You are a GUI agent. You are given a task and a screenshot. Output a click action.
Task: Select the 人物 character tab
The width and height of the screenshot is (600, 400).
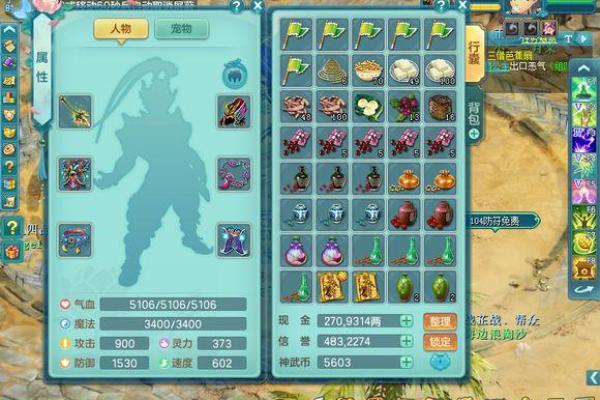click(121, 28)
